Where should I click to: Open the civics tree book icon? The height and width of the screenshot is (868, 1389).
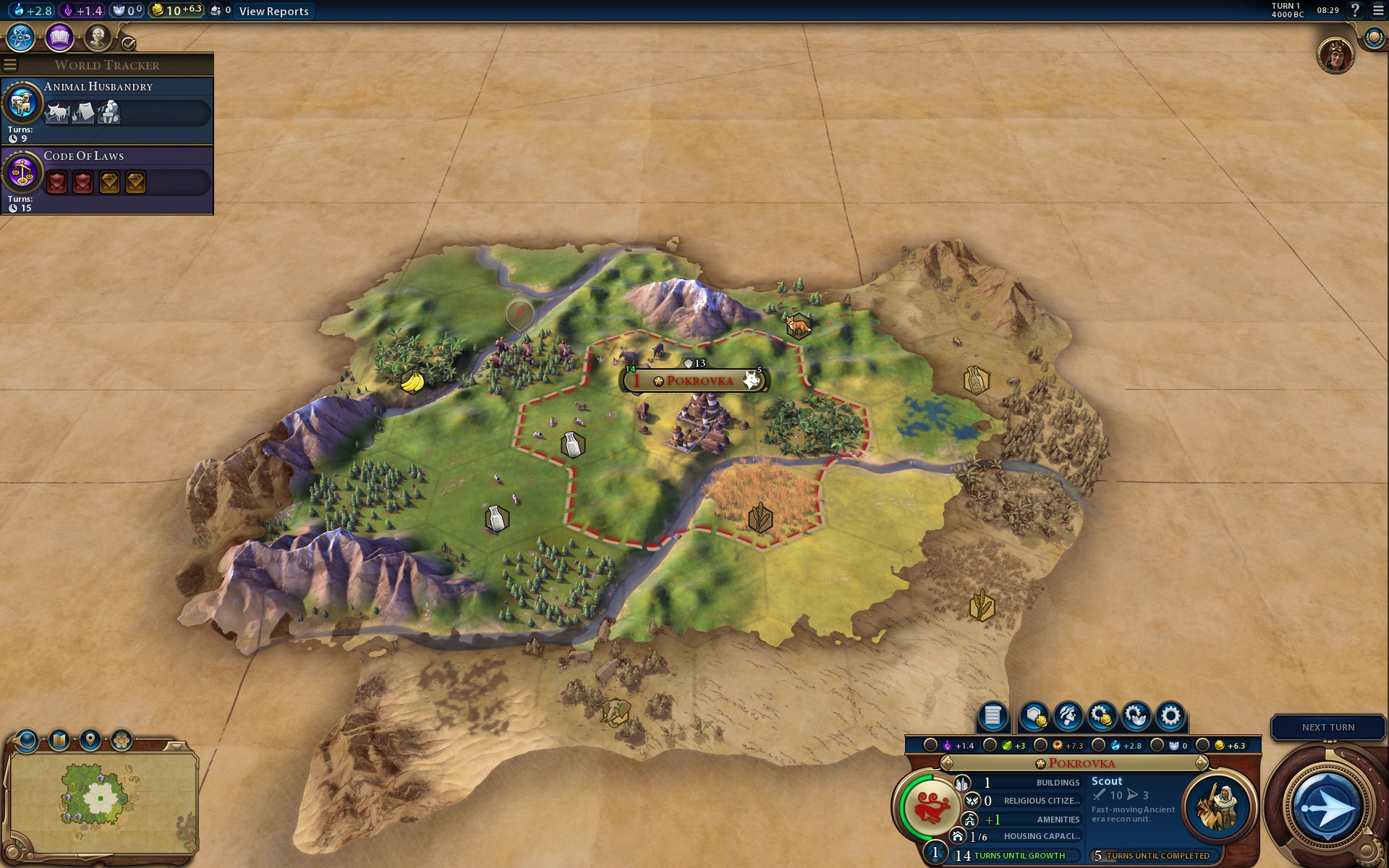click(59, 38)
